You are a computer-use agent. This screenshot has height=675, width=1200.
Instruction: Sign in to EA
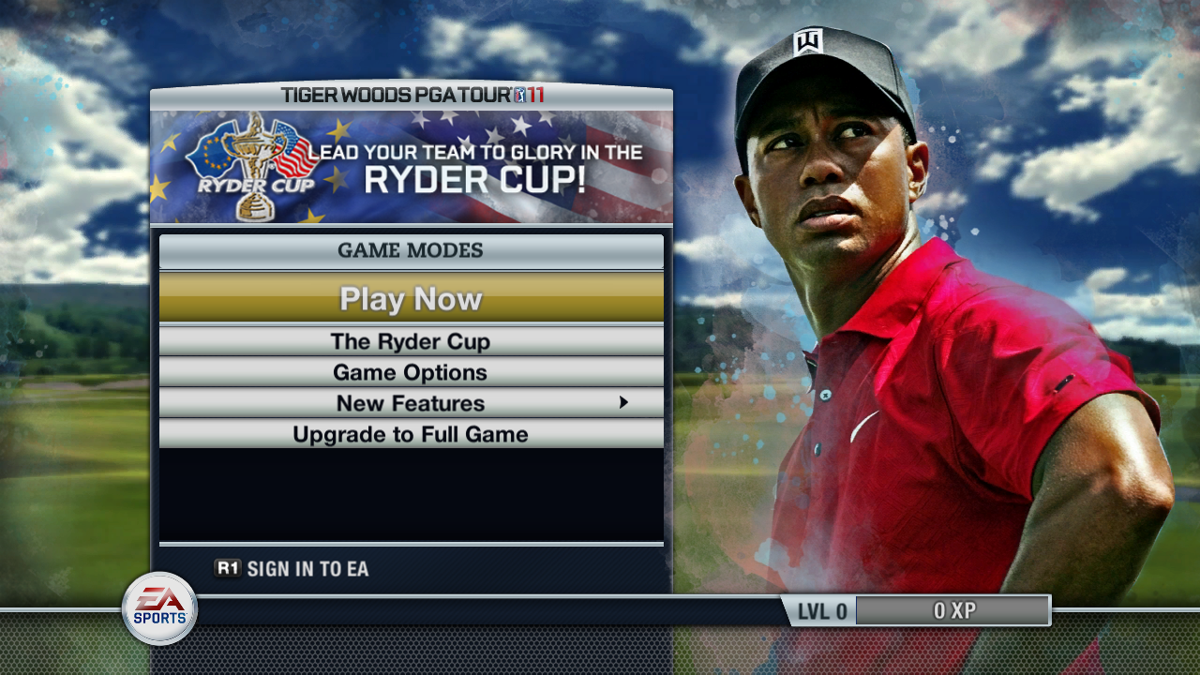tap(292, 569)
